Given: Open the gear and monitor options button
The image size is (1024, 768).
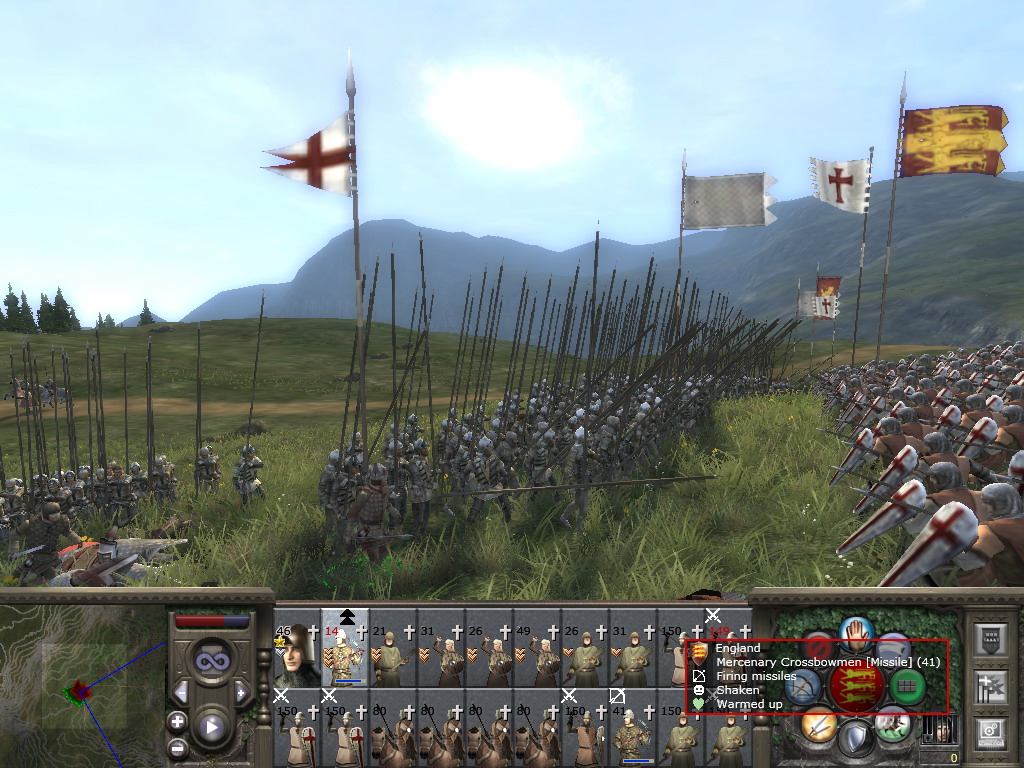Looking at the screenshot, I should [x=989, y=732].
